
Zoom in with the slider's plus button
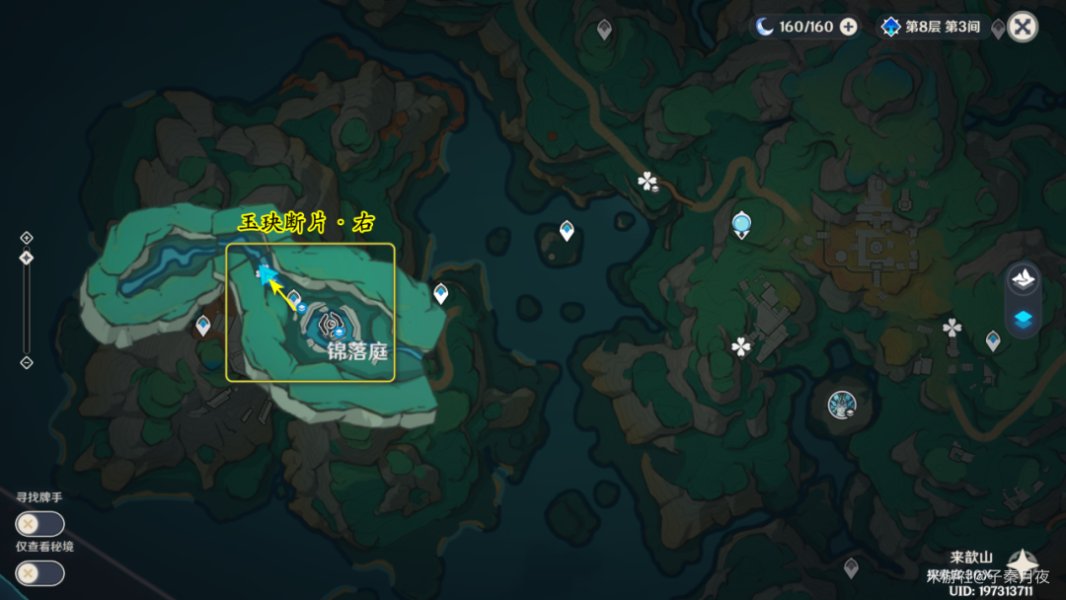pyautogui.click(x=27, y=238)
